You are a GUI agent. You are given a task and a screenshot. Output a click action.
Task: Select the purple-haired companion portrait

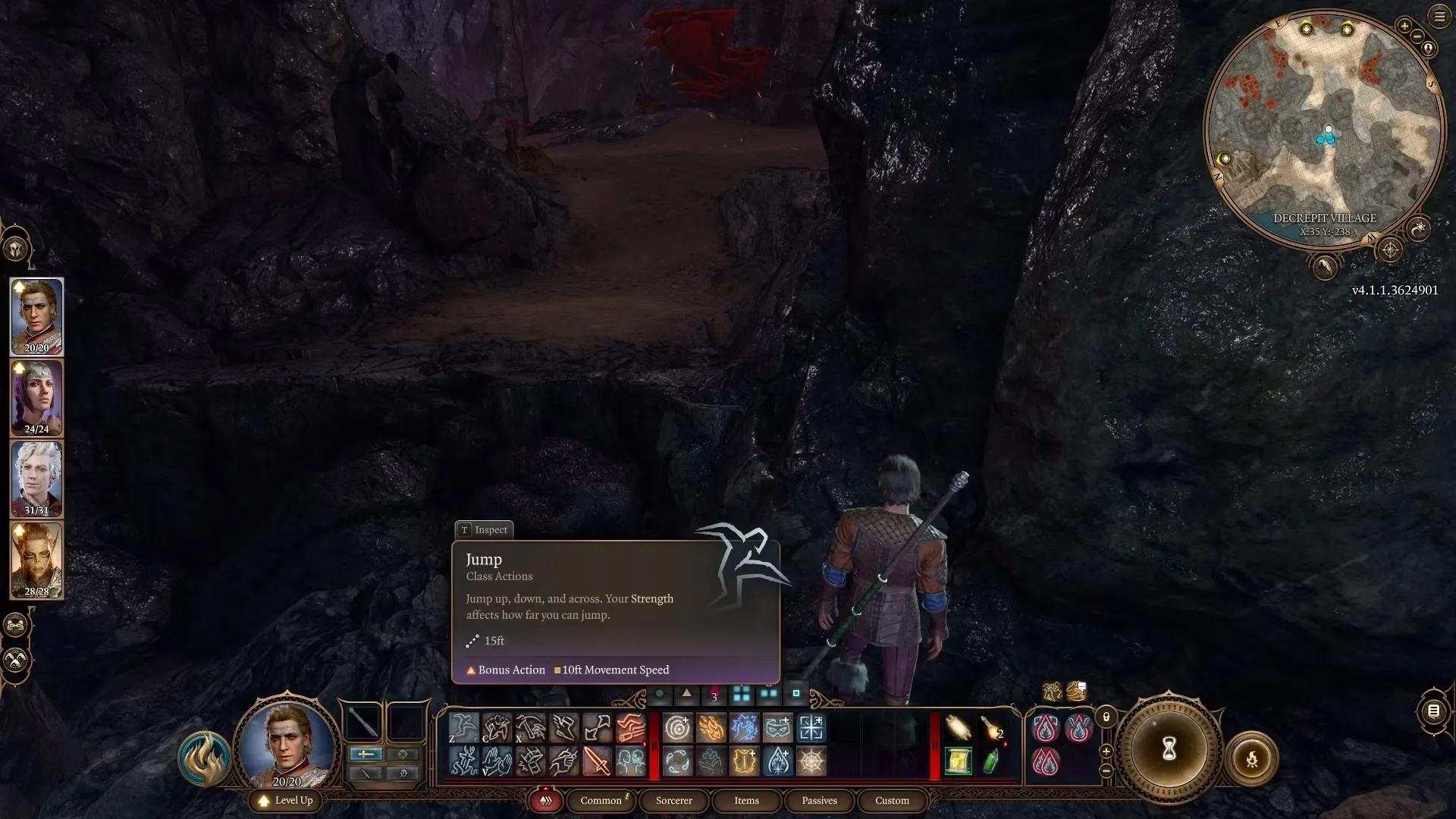[36, 398]
